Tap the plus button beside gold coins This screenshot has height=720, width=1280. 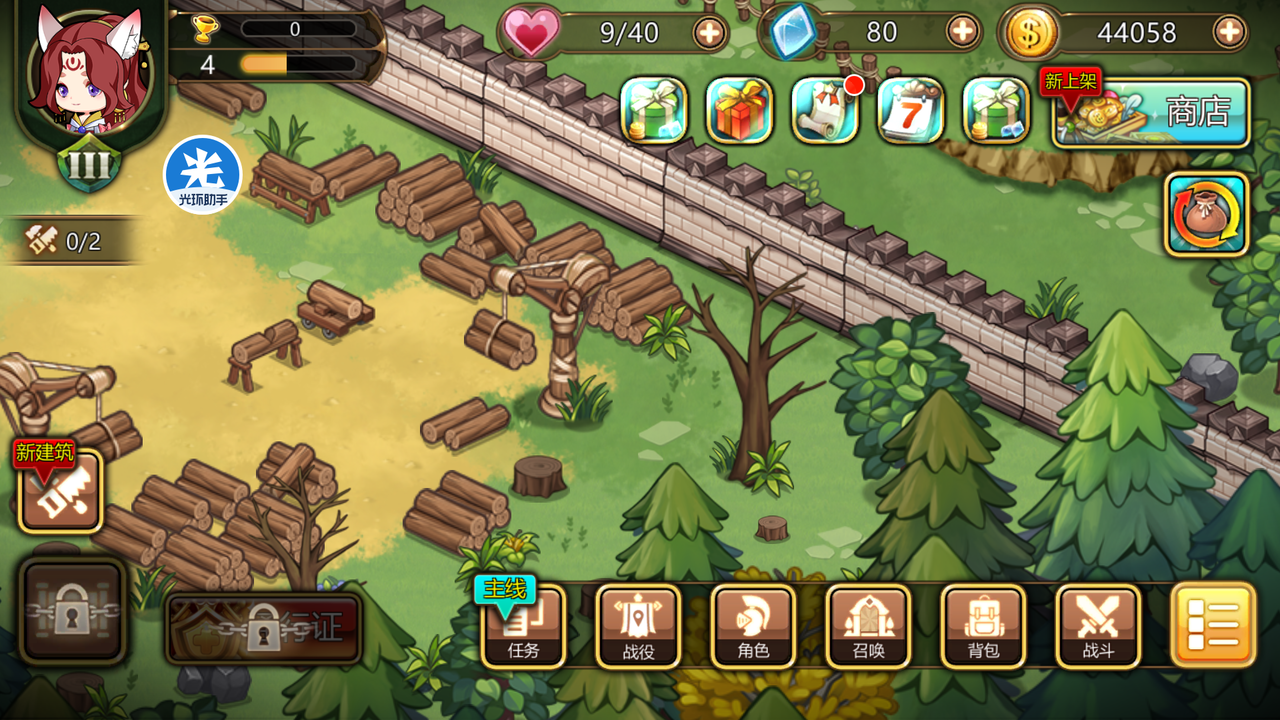(x=1229, y=33)
